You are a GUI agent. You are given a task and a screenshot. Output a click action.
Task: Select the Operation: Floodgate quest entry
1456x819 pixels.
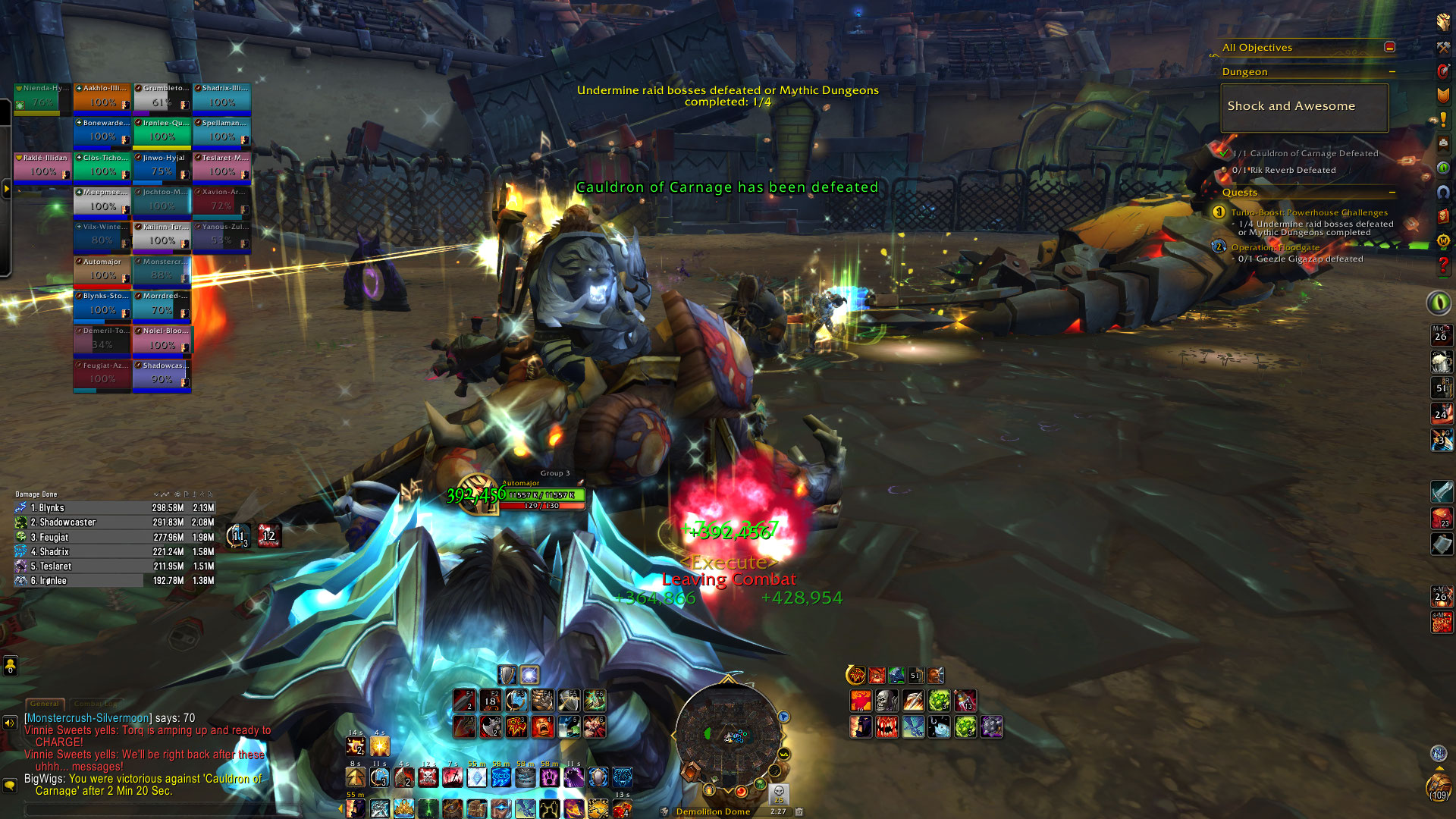pos(1275,247)
